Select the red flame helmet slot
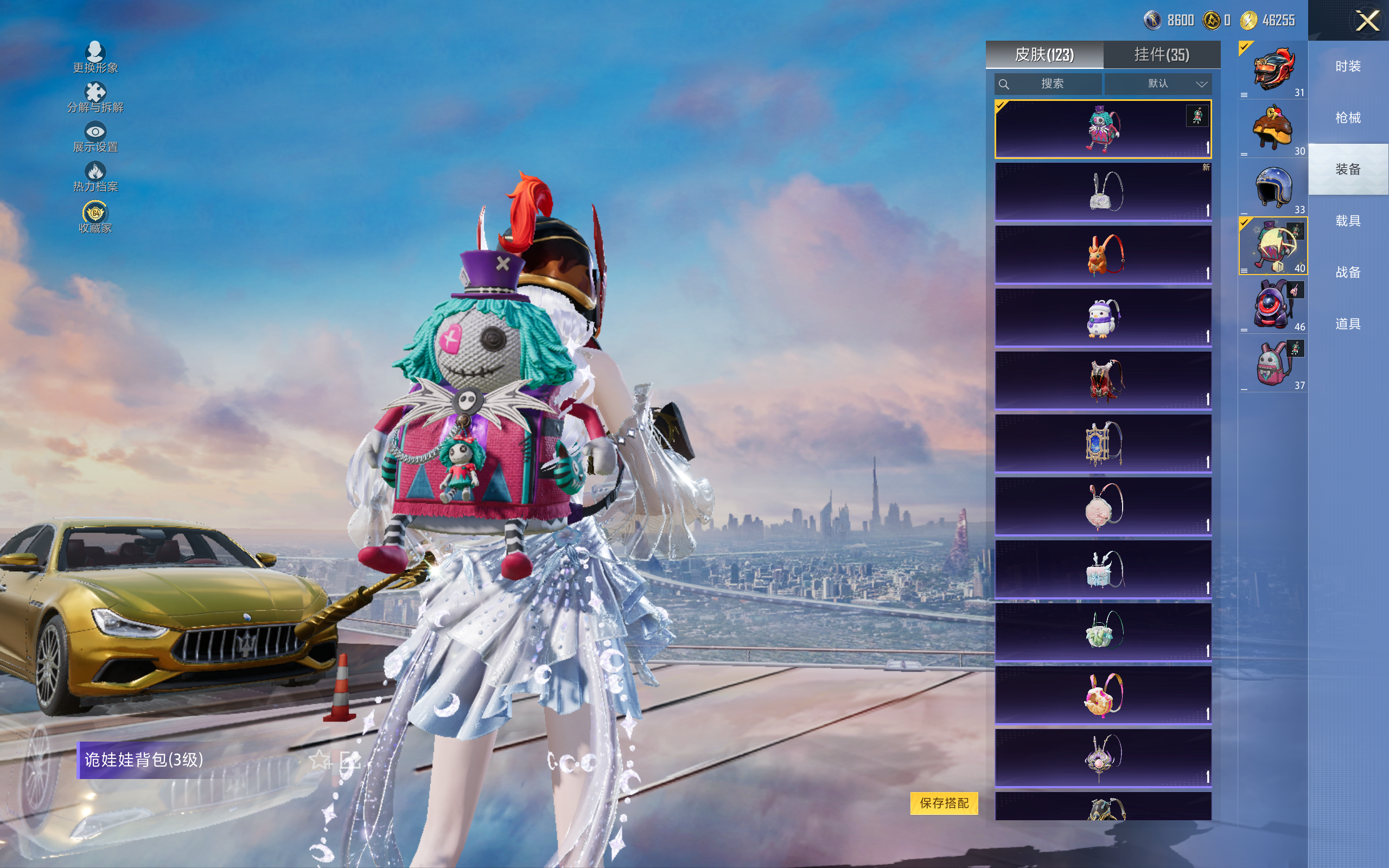The image size is (1389, 868). pos(1273,71)
